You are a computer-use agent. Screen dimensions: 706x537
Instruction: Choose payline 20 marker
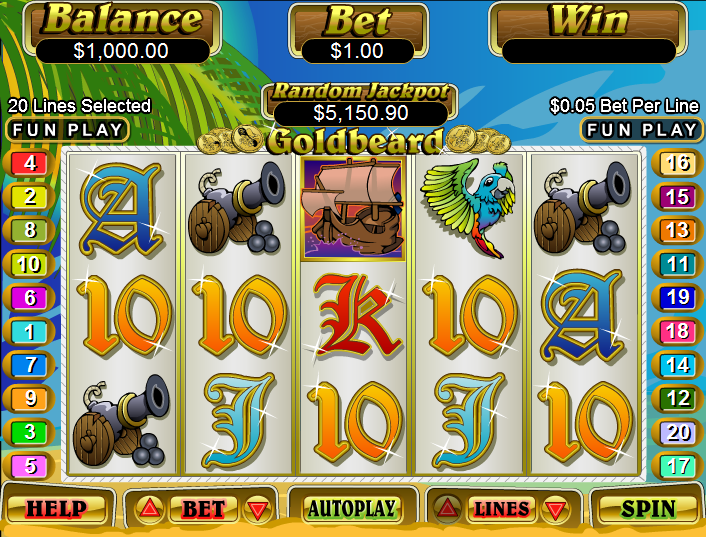[677, 432]
